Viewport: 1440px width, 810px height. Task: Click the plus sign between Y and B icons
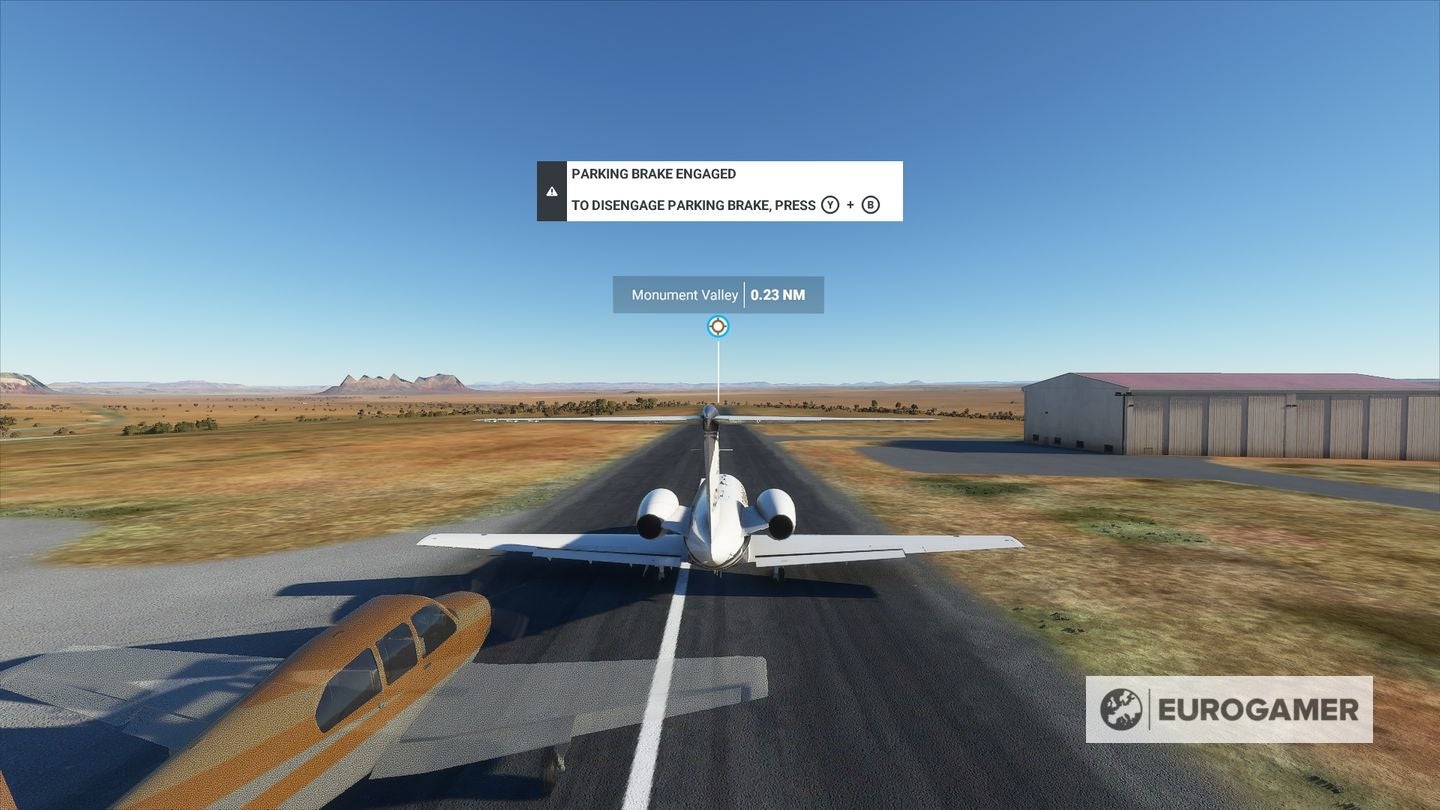(x=850, y=204)
